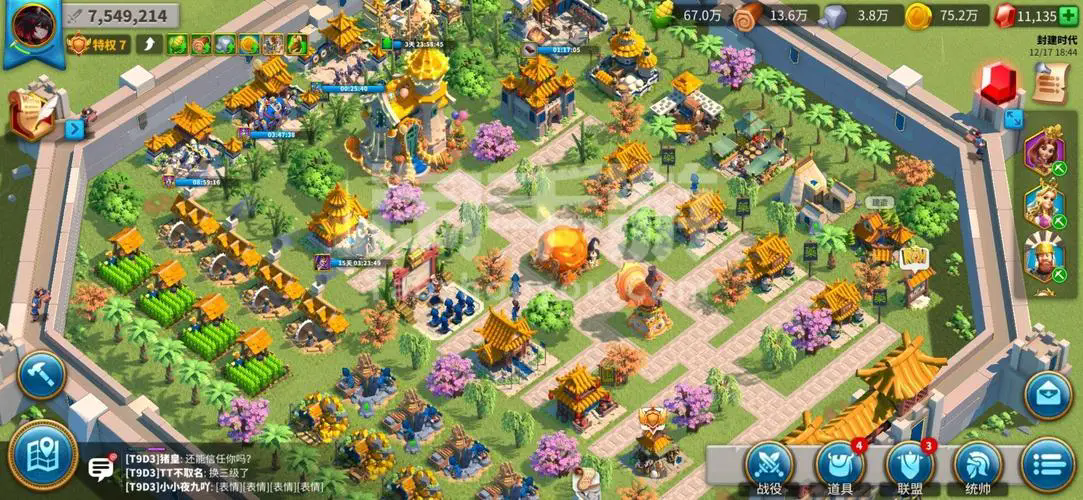This screenshot has width=1083, height=500.
Task: Open the red gem shop icon
Action: coord(998,84)
